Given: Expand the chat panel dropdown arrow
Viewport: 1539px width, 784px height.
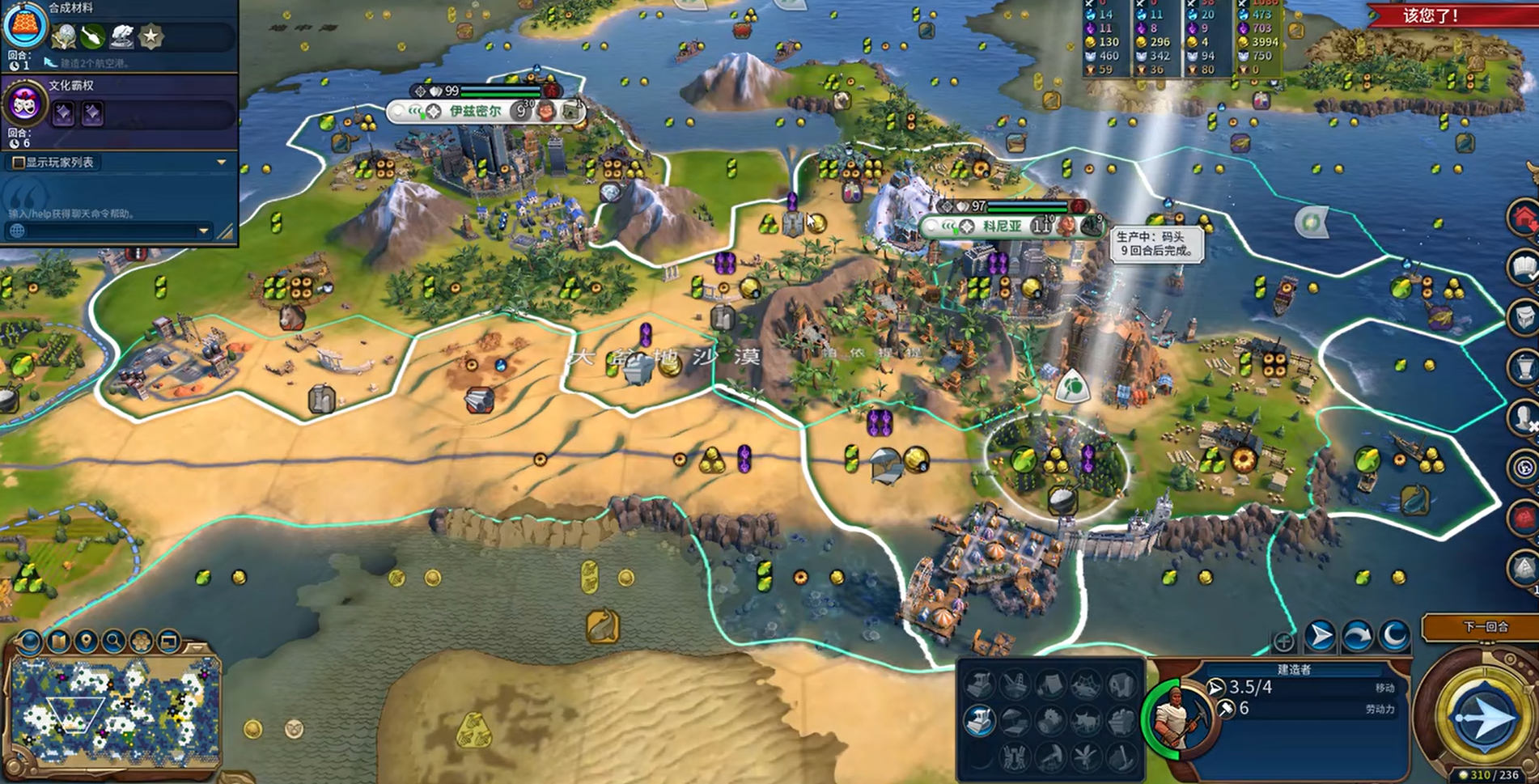Looking at the screenshot, I should (x=203, y=231).
